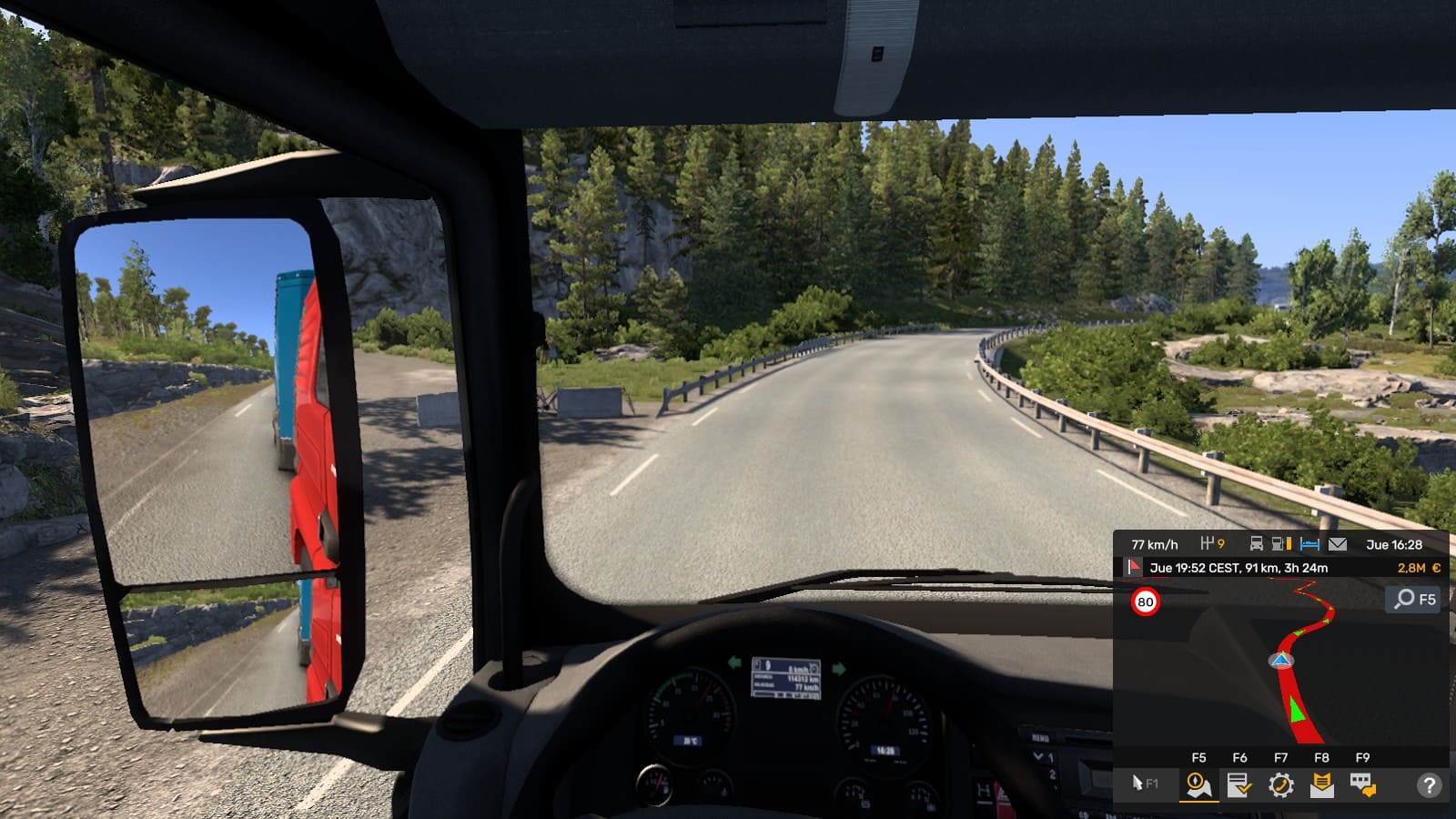Toggle the magnifier map zoom button
Viewport: 1456px width, 819px height.
click(x=1415, y=599)
